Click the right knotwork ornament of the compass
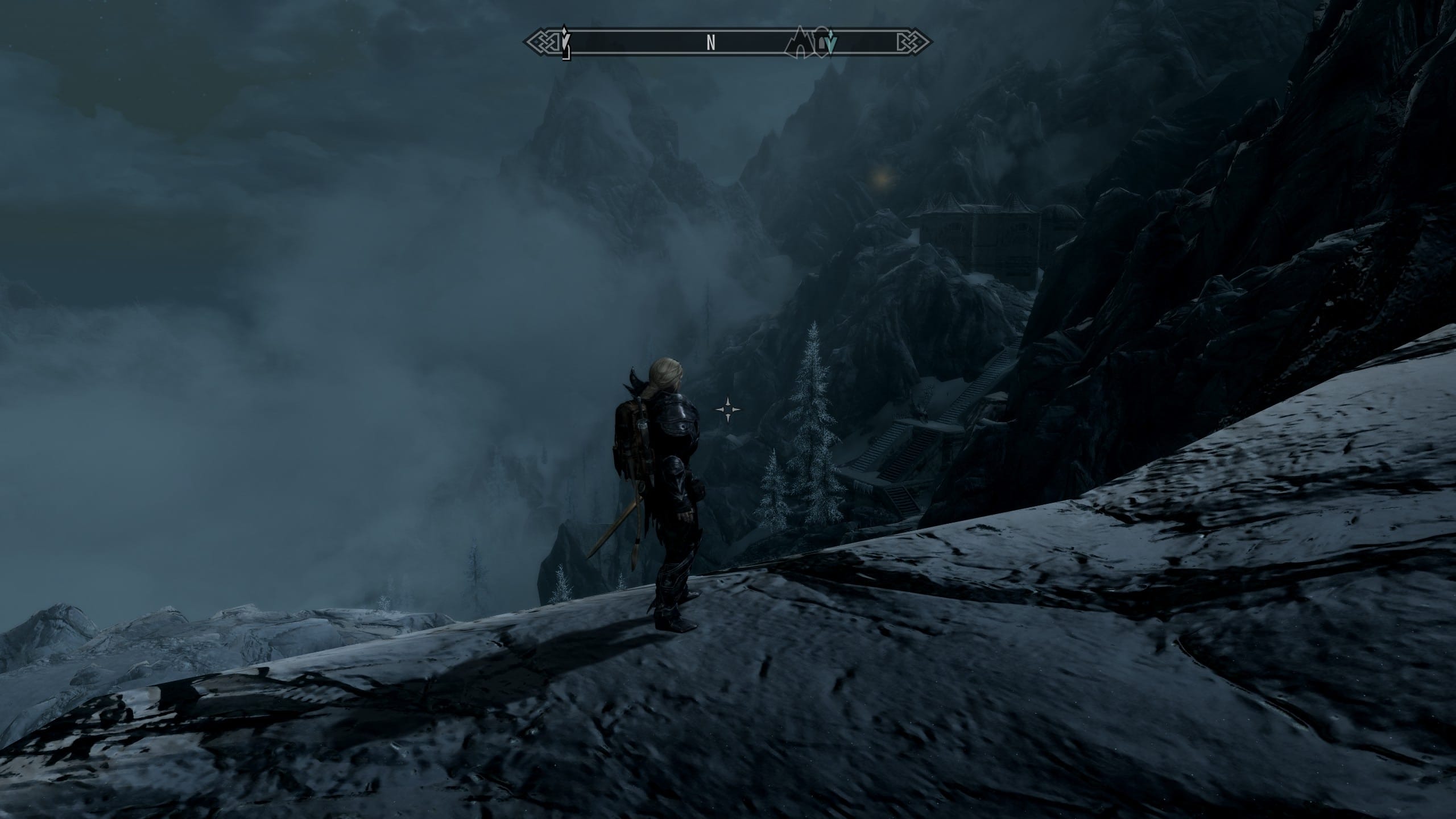1456x819 pixels. click(913, 42)
